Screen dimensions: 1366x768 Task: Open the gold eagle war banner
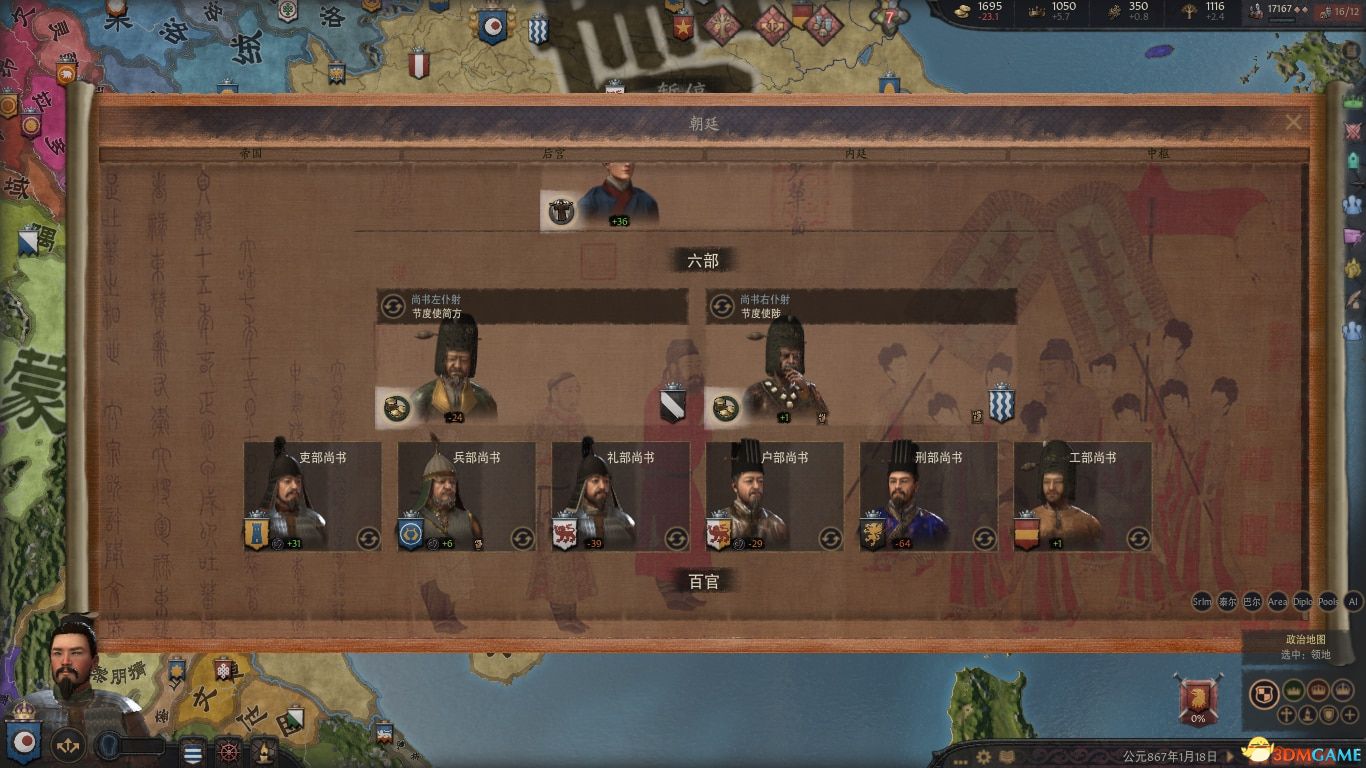pos(1198,693)
